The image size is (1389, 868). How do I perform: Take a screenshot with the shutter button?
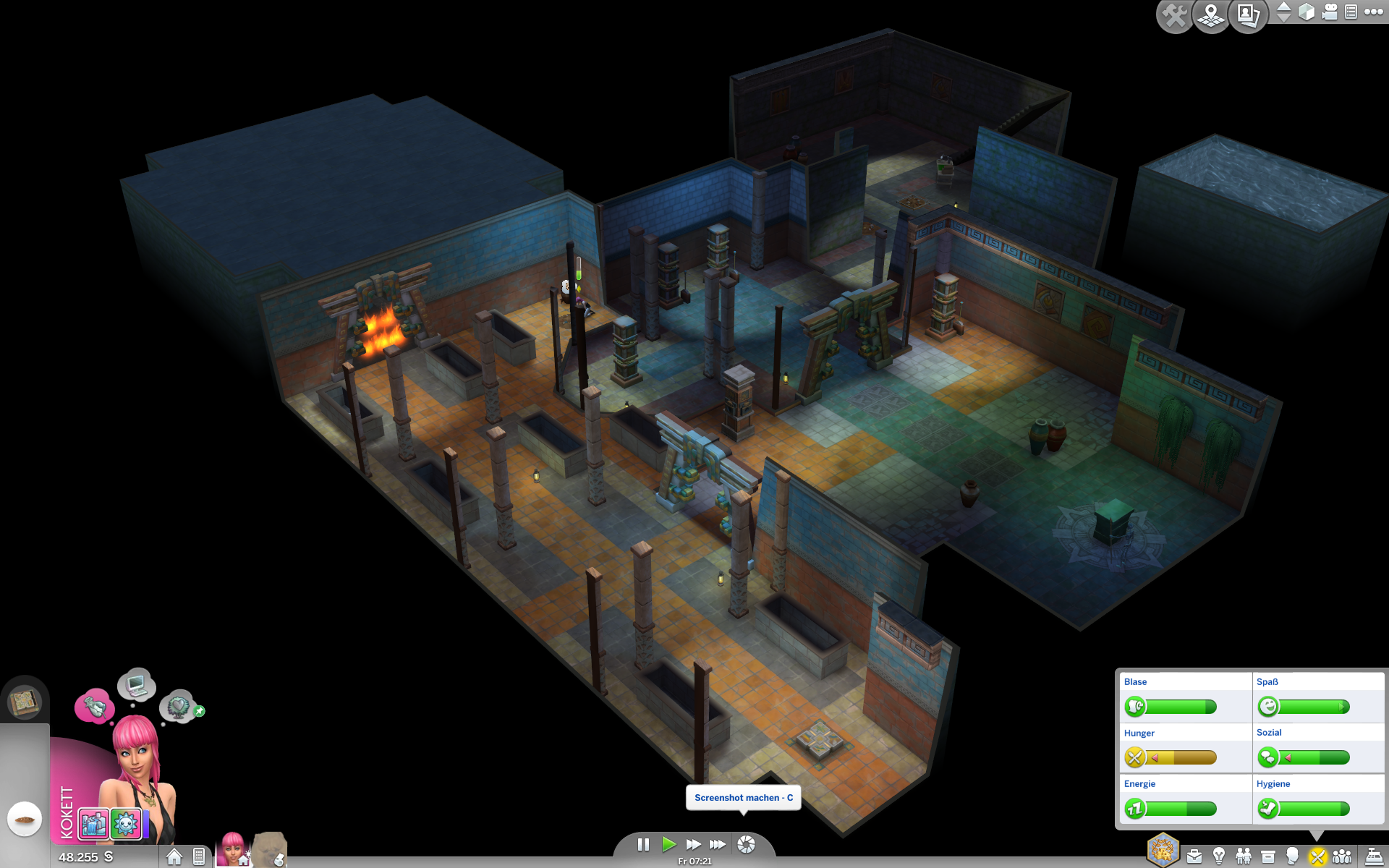click(746, 844)
